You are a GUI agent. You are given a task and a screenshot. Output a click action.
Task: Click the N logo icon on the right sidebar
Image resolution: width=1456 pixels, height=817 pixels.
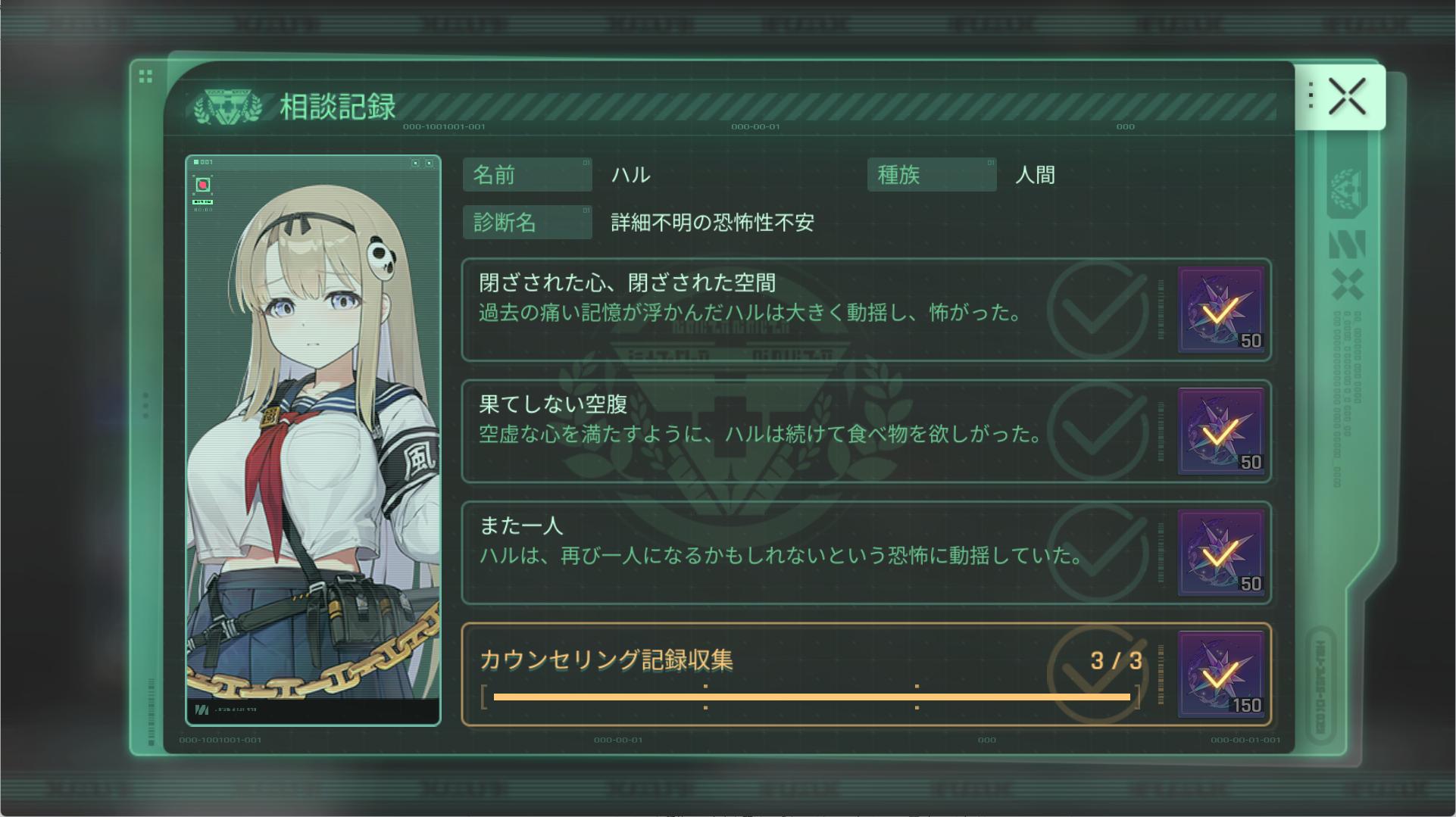1348,244
